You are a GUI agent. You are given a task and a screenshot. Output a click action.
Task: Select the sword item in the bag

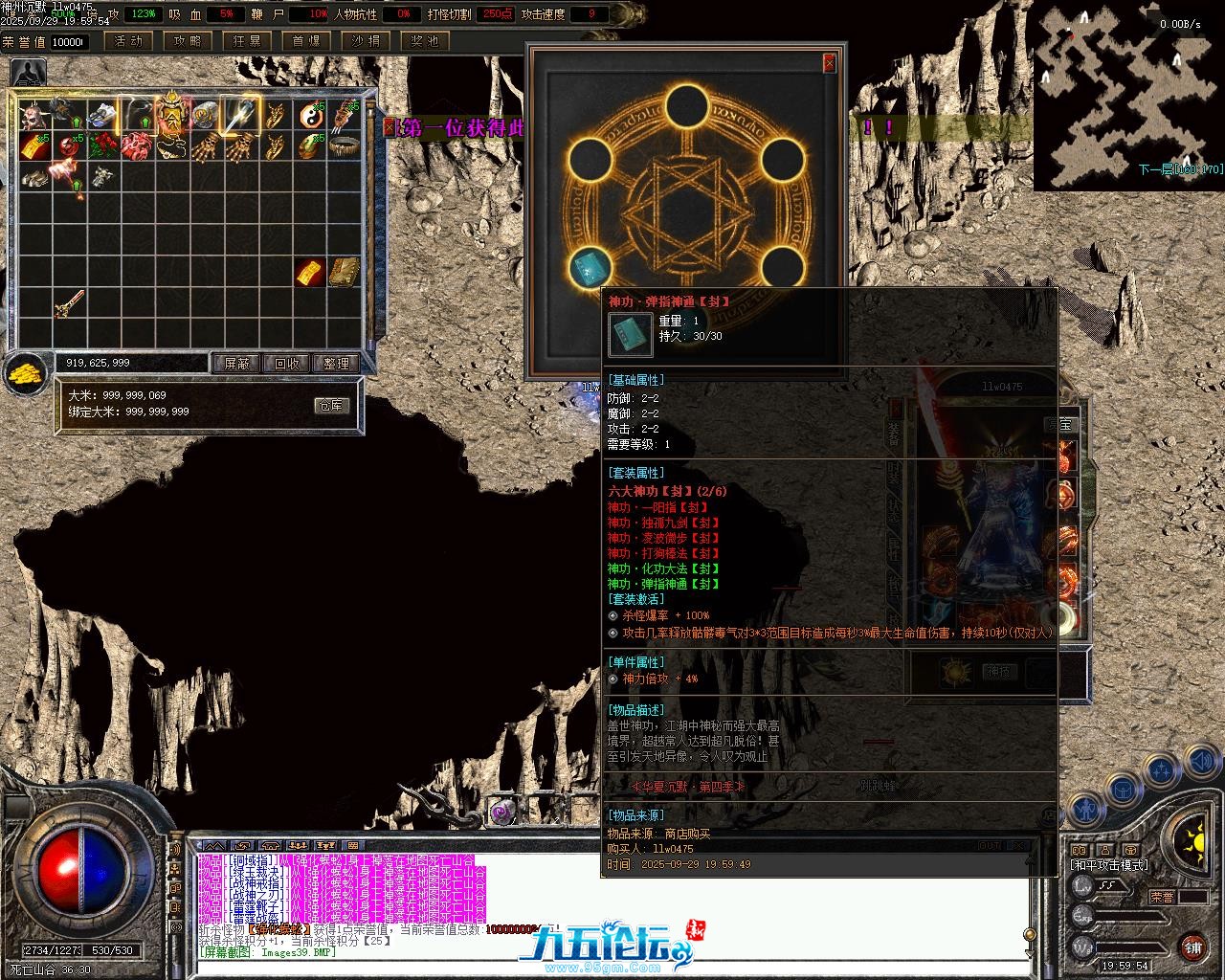[x=69, y=304]
